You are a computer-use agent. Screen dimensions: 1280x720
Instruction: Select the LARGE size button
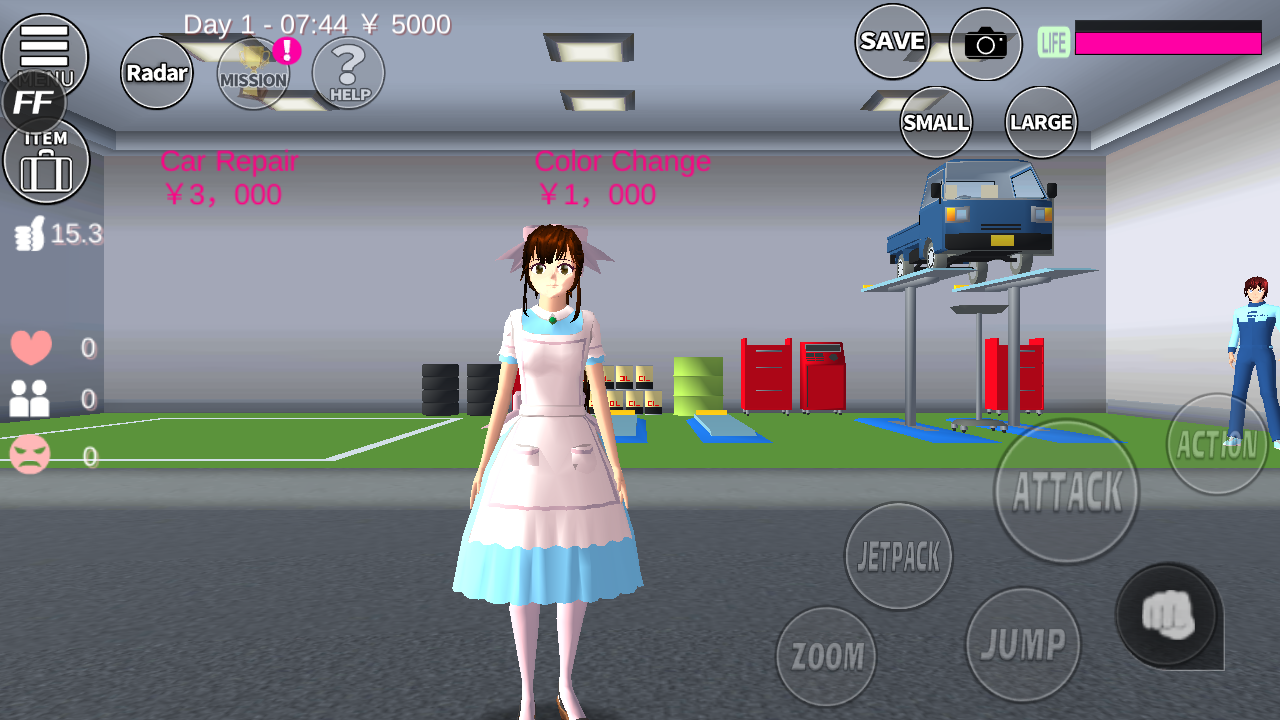click(1041, 122)
